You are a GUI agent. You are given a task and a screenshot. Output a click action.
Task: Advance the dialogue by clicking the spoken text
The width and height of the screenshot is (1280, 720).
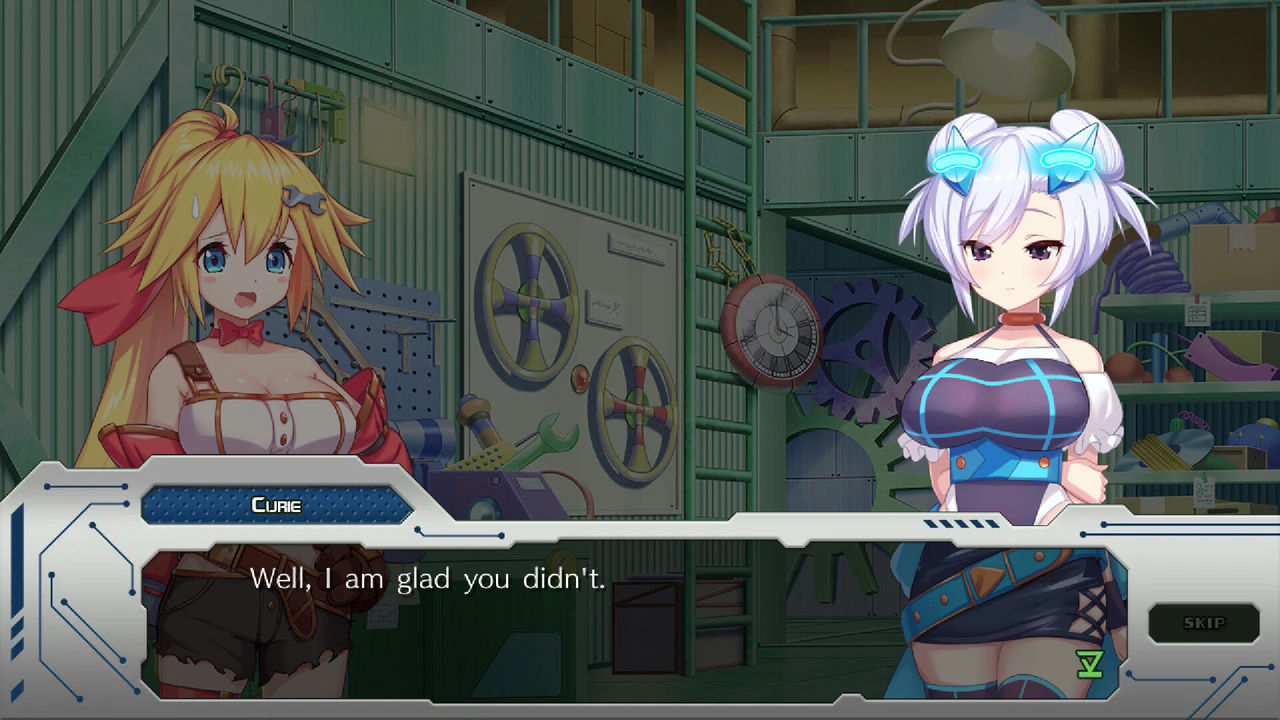point(430,578)
